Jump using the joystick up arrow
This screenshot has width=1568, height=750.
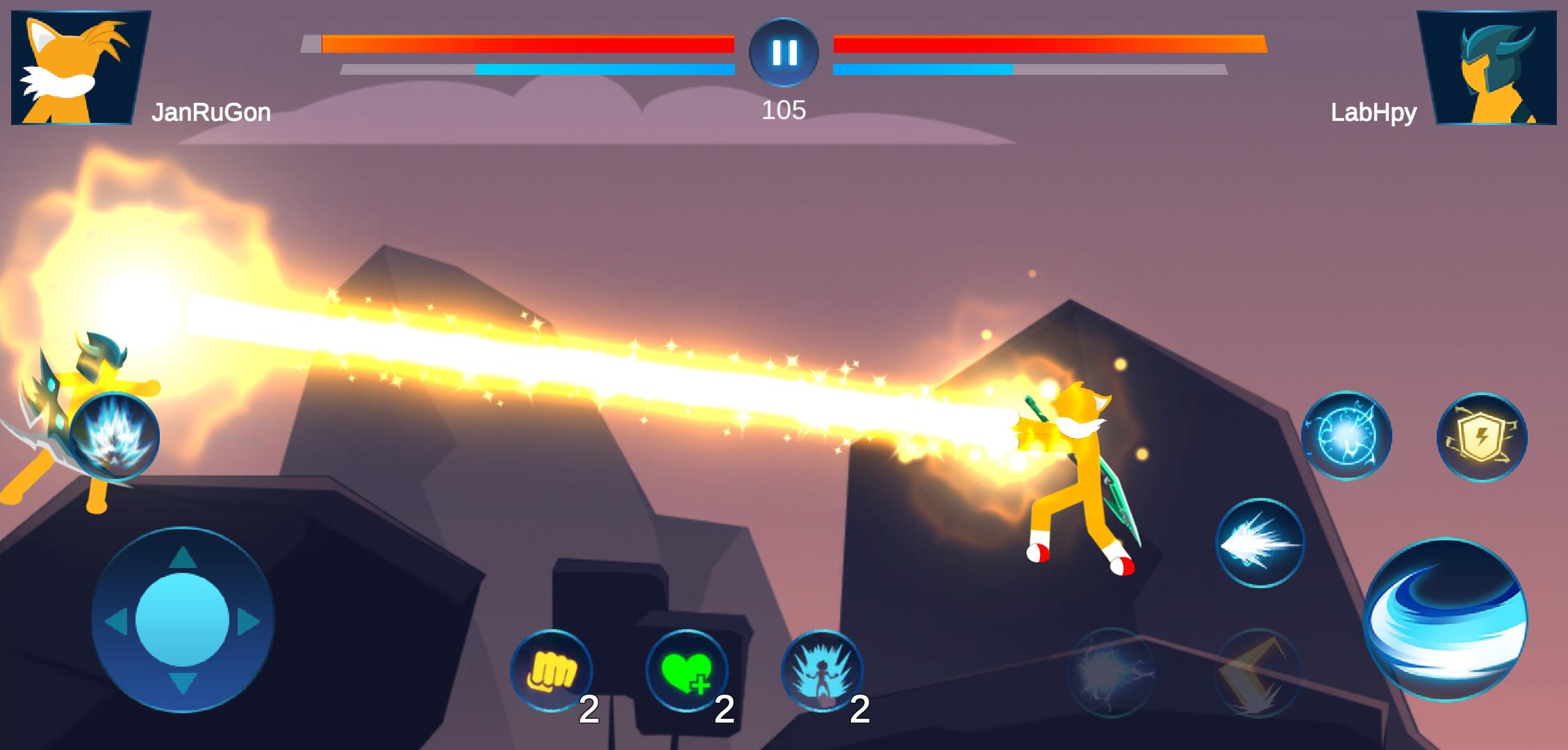[x=182, y=558]
